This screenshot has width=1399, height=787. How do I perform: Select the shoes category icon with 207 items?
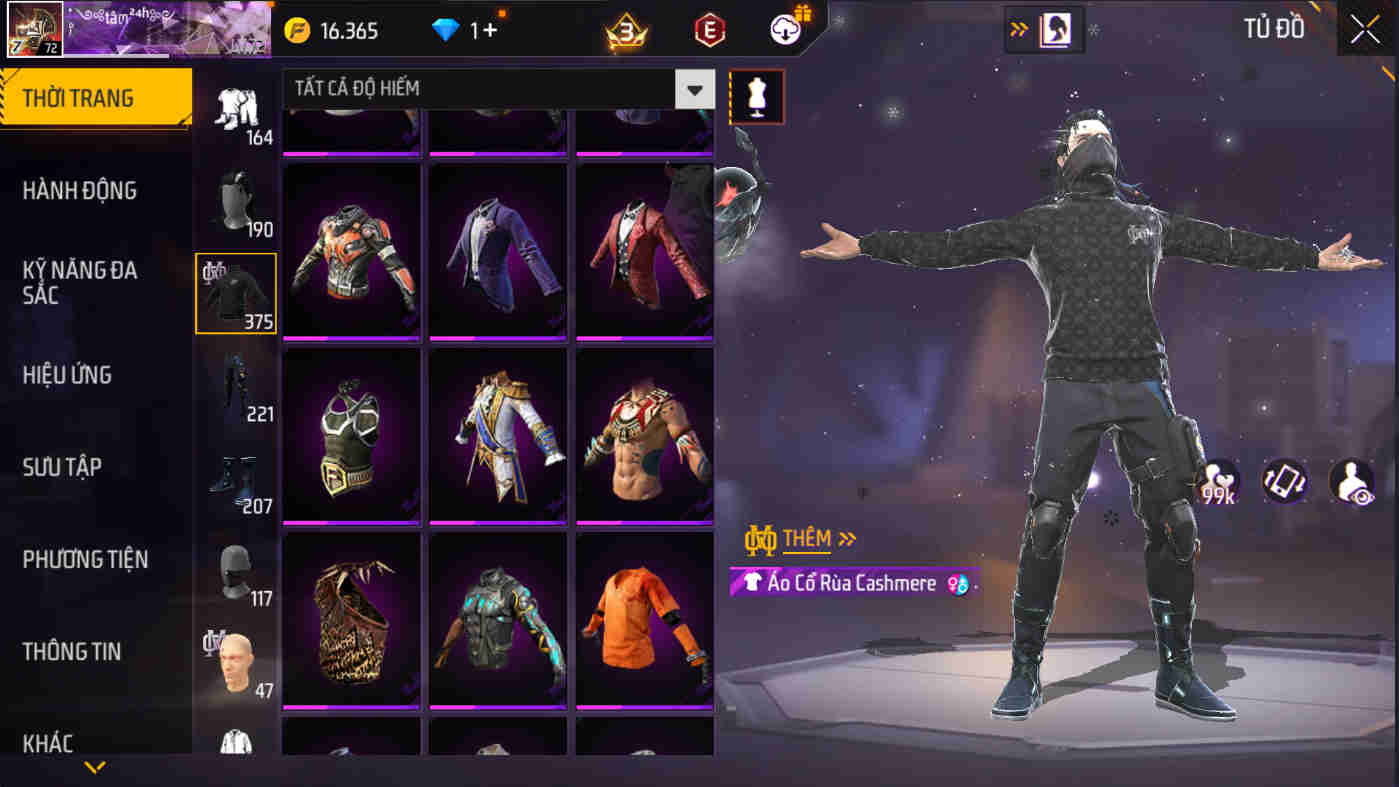(x=235, y=478)
